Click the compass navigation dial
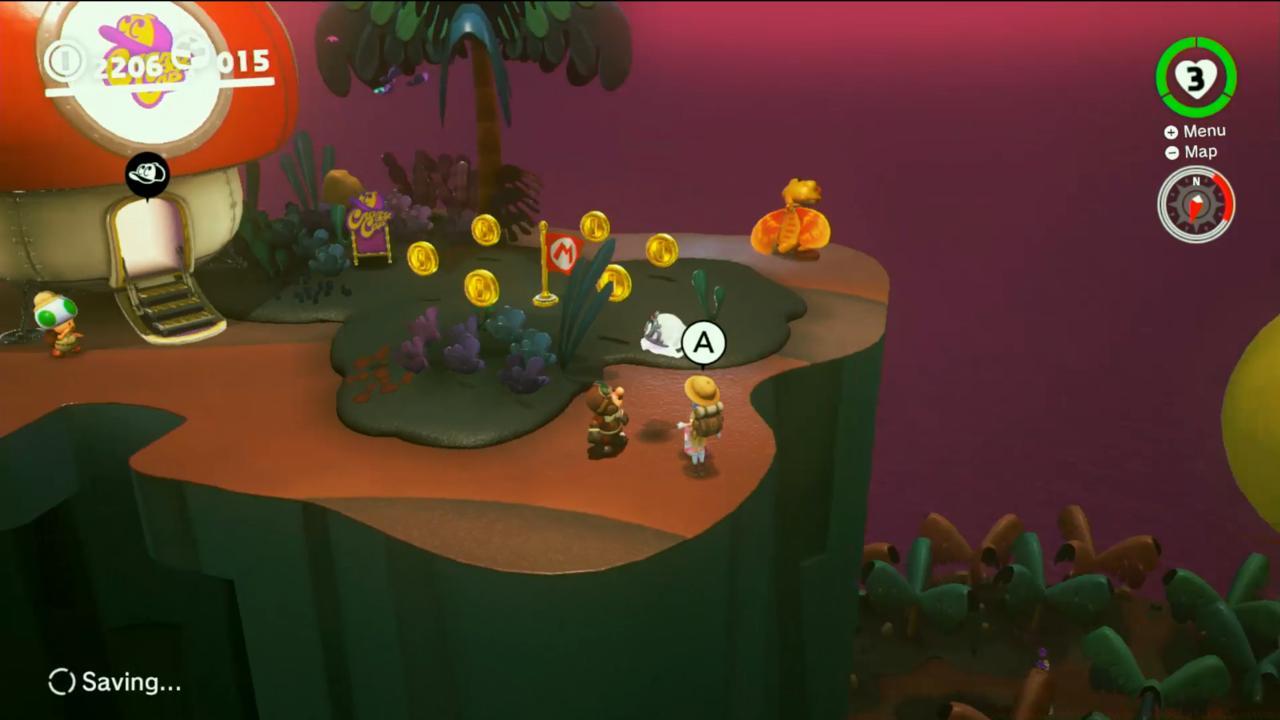This screenshot has height=720, width=1280. point(1196,205)
